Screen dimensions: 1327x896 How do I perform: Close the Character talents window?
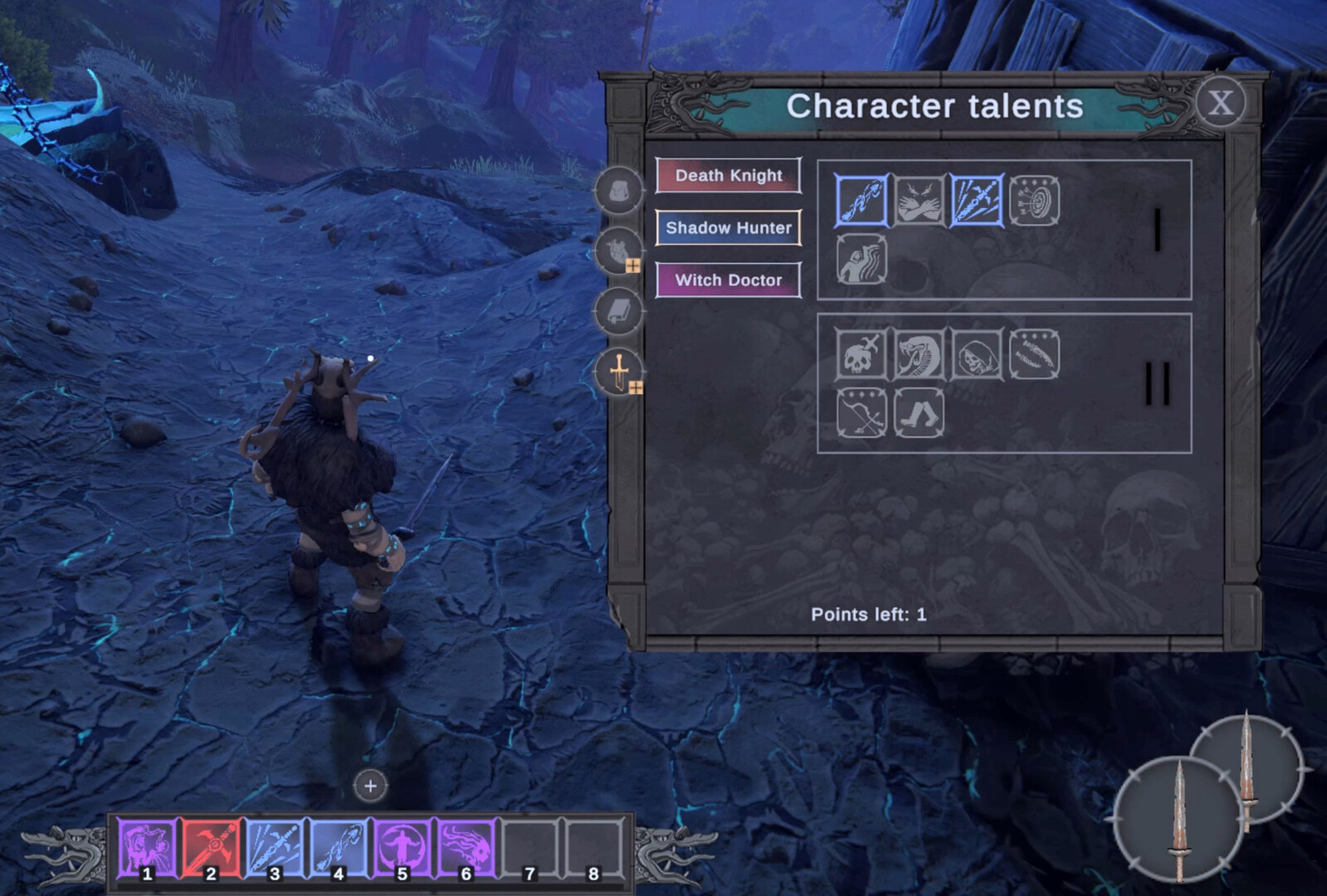[1220, 104]
